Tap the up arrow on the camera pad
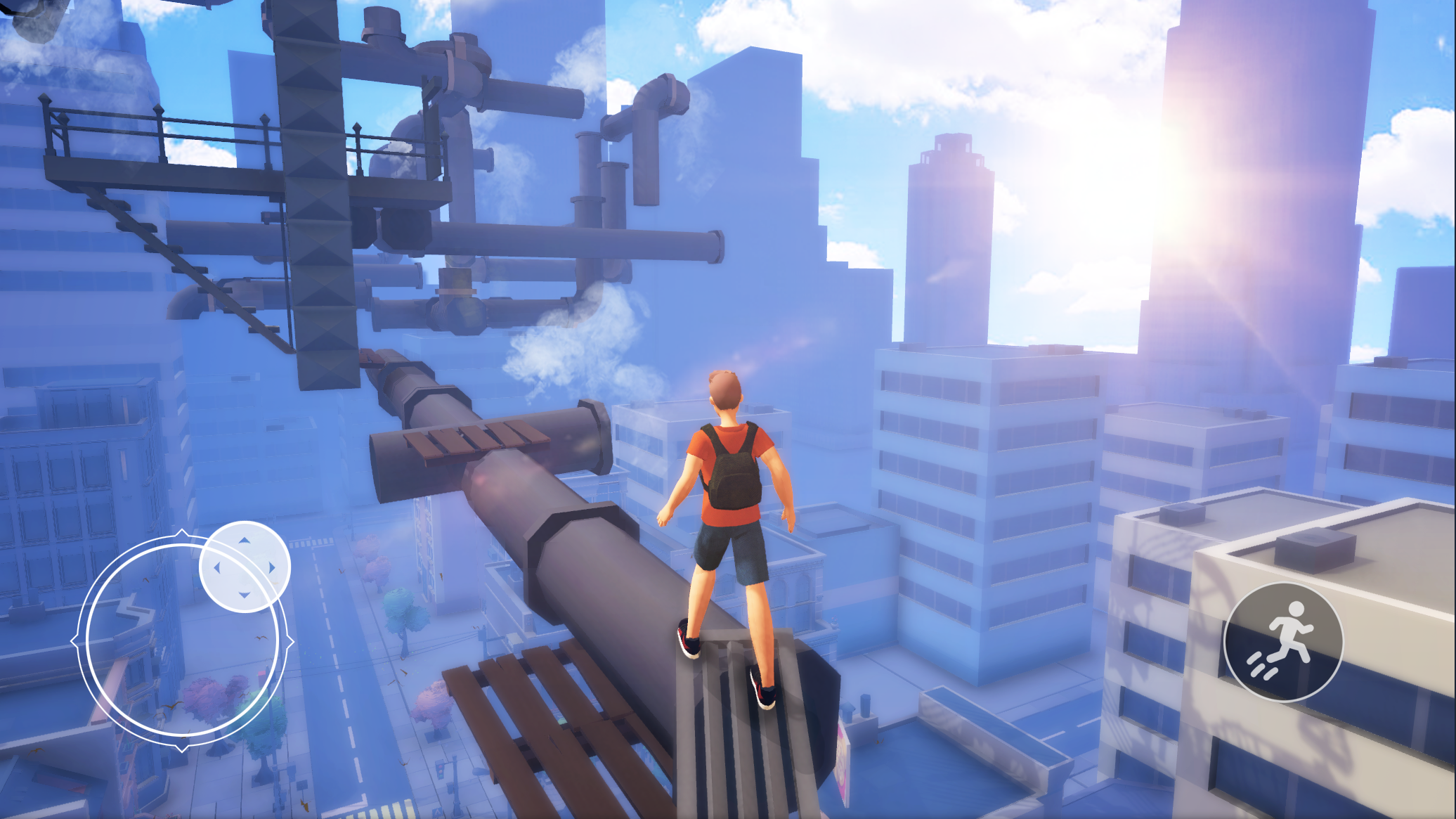The image size is (1456, 819). coord(245,541)
